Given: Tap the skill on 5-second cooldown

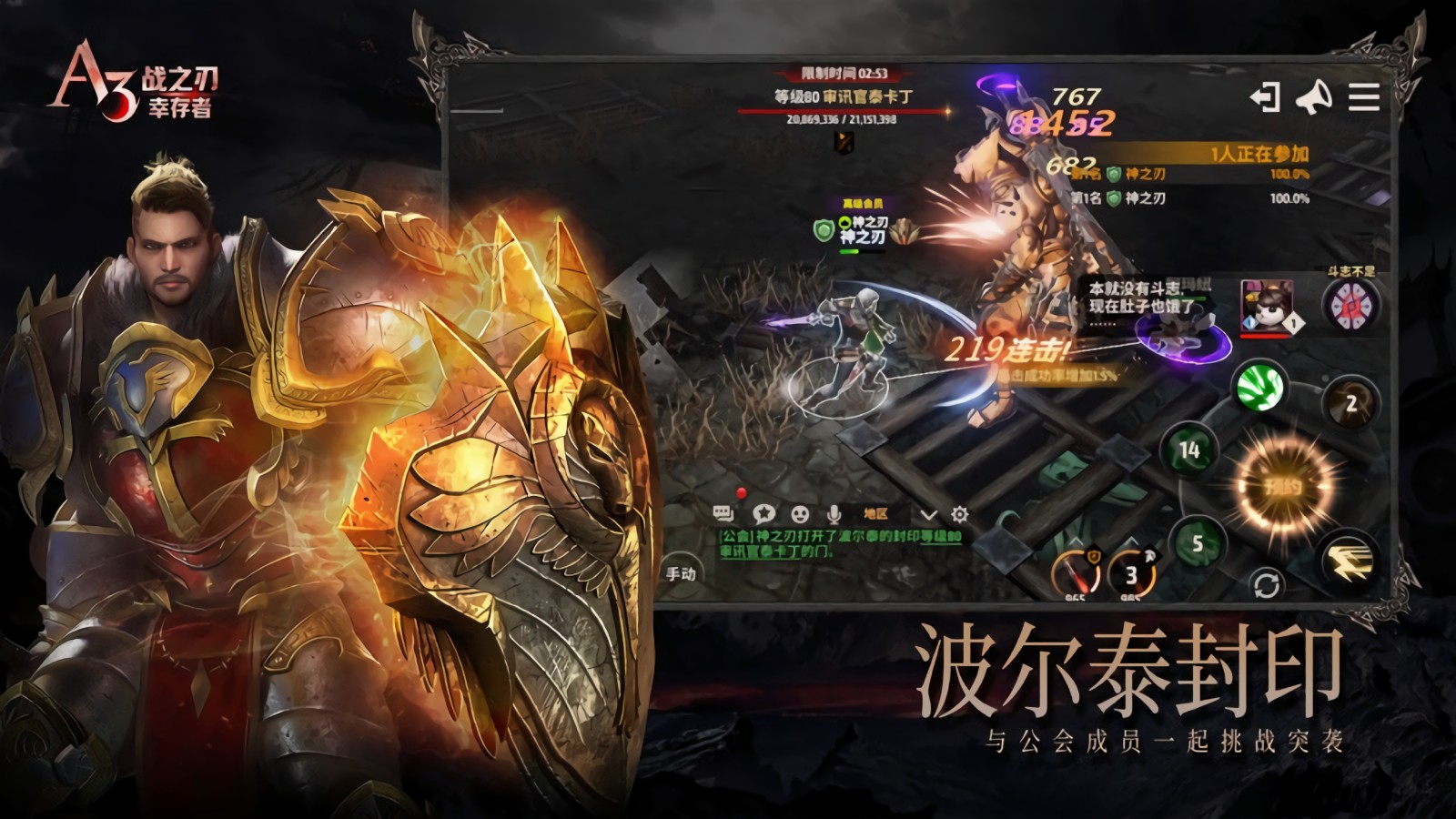Looking at the screenshot, I should click(x=1198, y=543).
